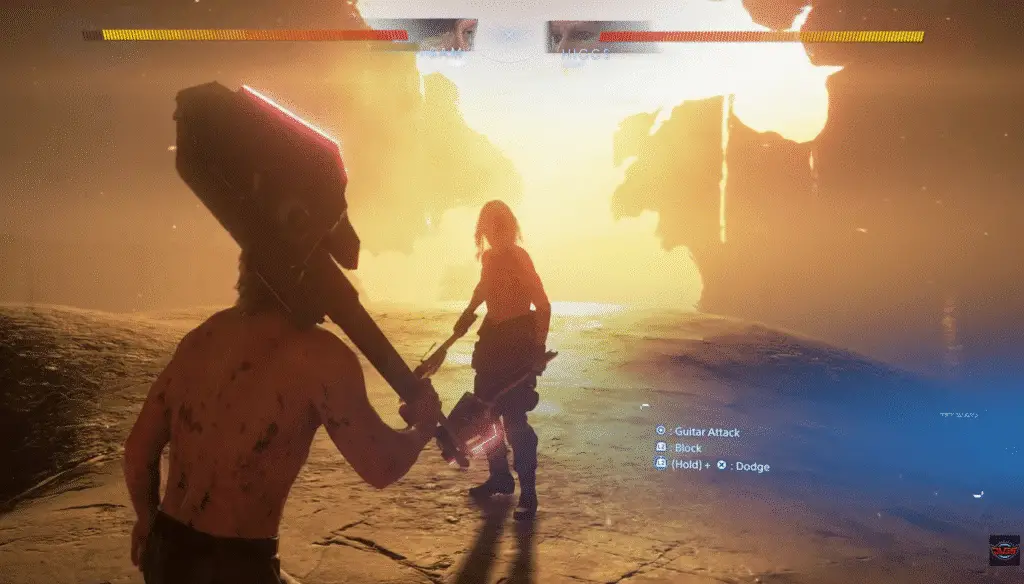
Task: Open the channel watermark logo in the corner
Action: tap(1003, 550)
